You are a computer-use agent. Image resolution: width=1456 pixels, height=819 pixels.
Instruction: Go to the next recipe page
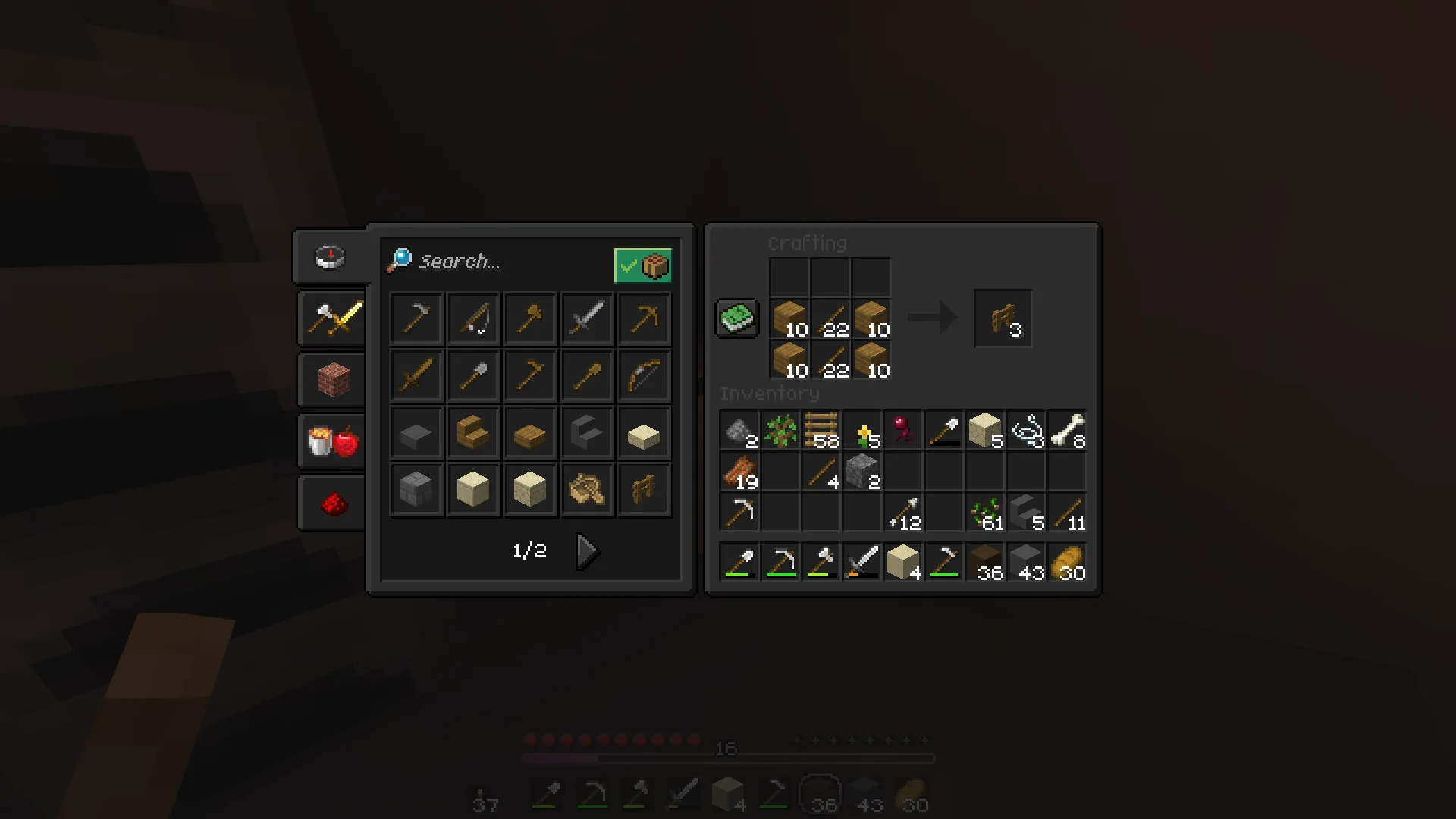pyautogui.click(x=586, y=551)
